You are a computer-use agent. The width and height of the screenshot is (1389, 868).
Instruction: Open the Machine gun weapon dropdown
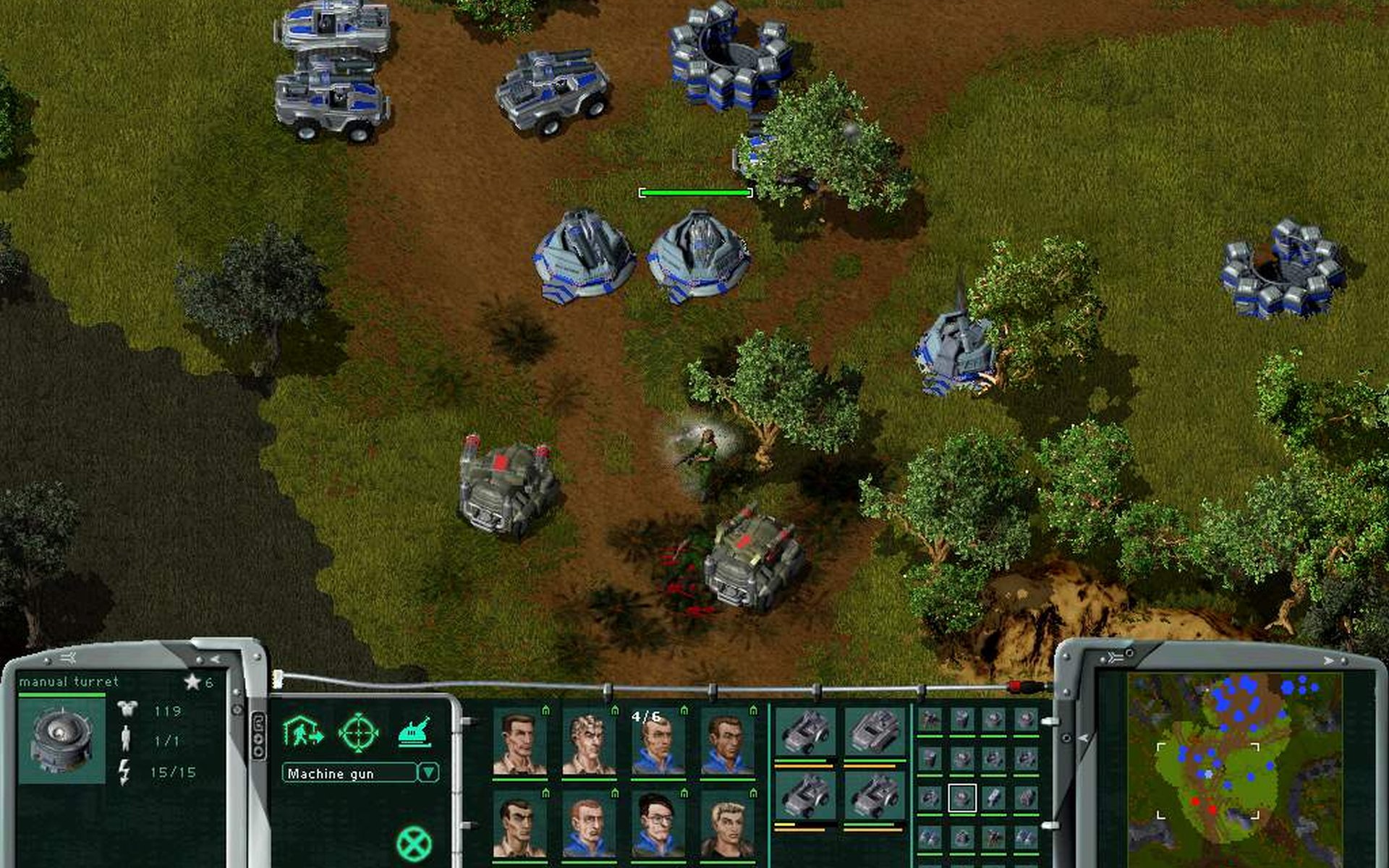[x=428, y=773]
